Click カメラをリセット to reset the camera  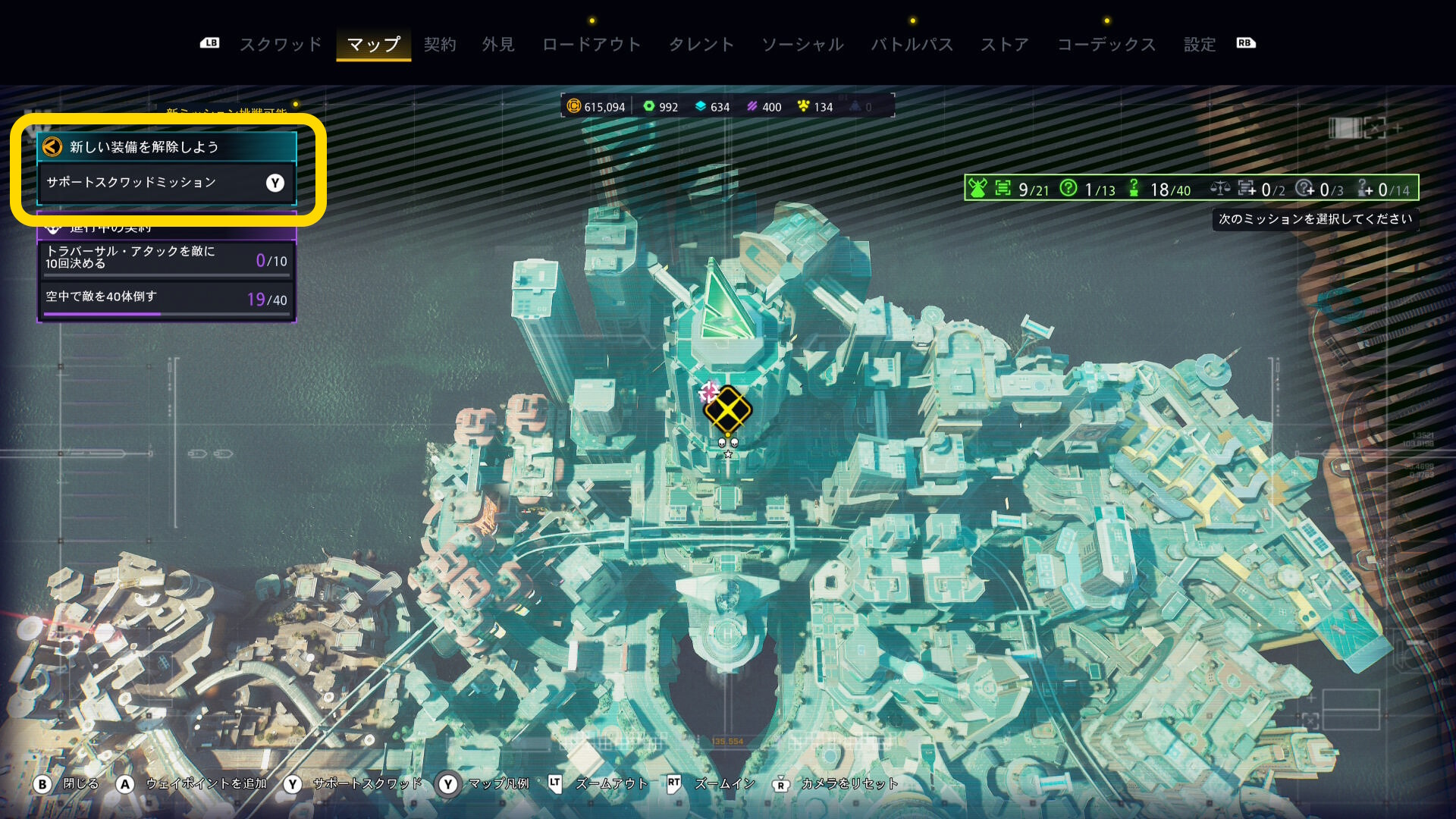coord(836,784)
